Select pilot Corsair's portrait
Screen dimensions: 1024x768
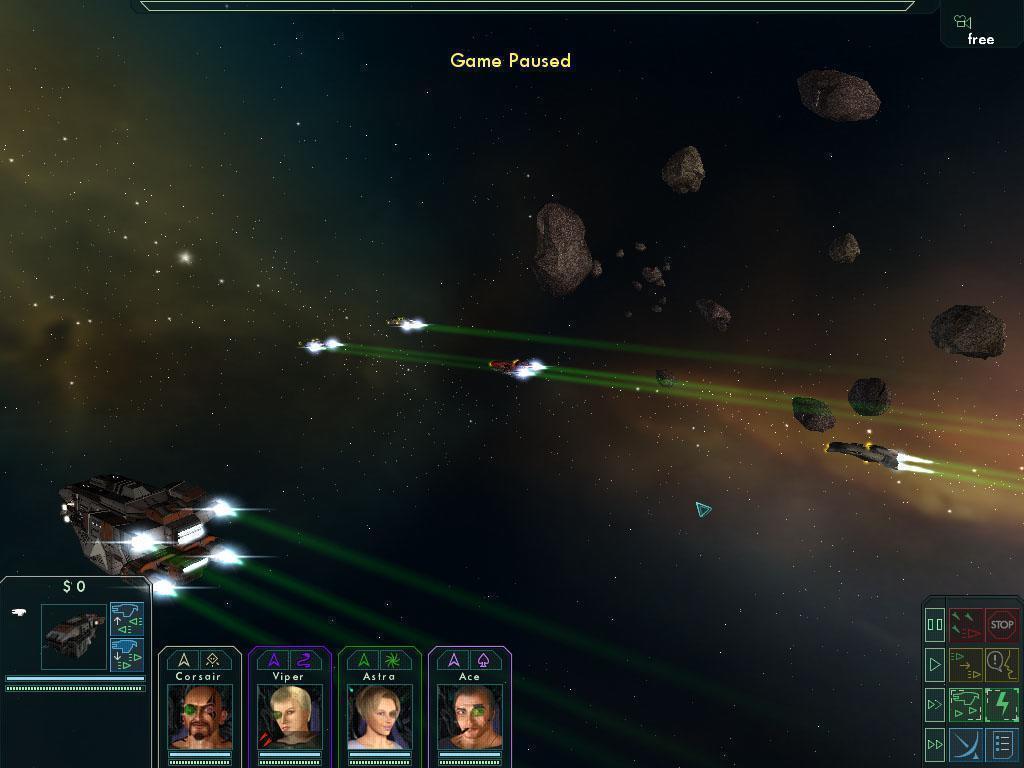(200, 716)
